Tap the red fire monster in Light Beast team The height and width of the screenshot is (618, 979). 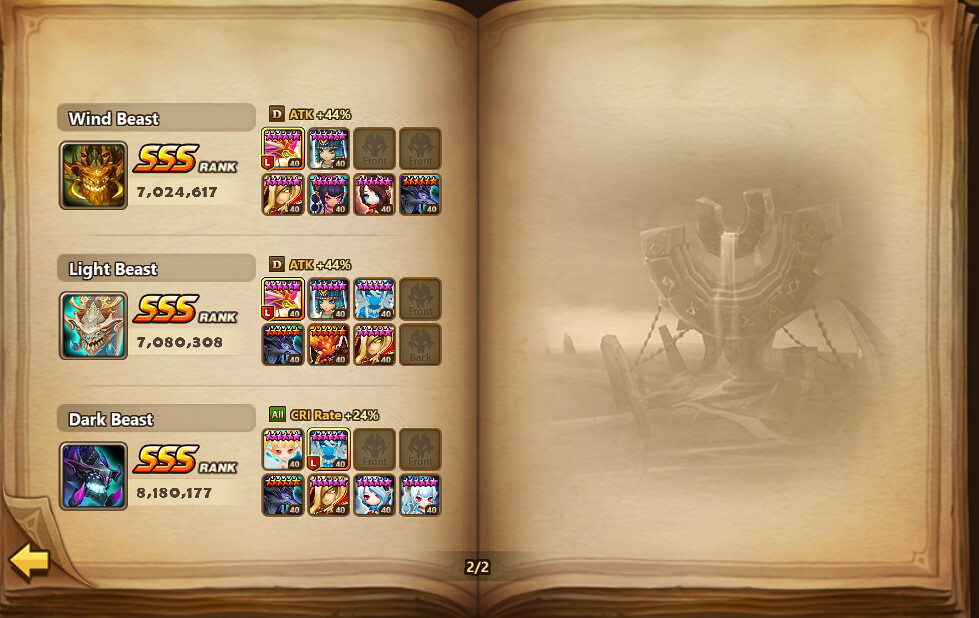[328, 344]
